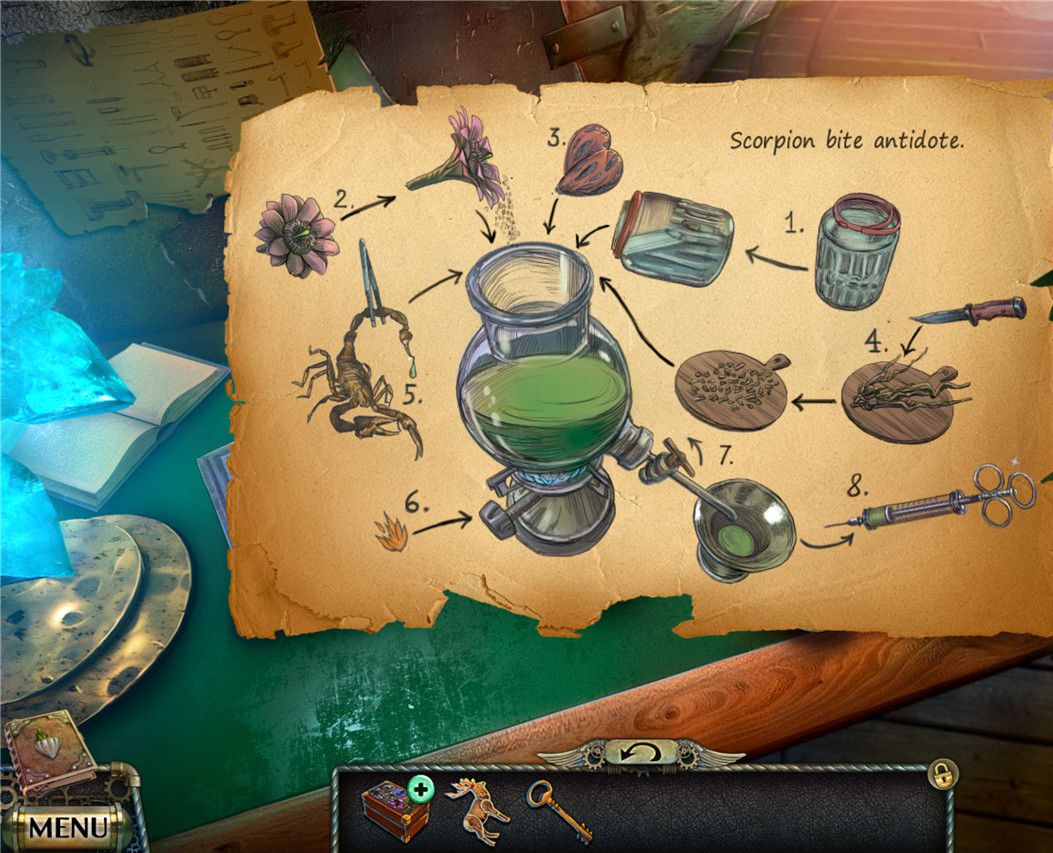Select the brass key in inventory
Viewport: 1053px width, 853px height.
pyautogui.click(x=559, y=809)
